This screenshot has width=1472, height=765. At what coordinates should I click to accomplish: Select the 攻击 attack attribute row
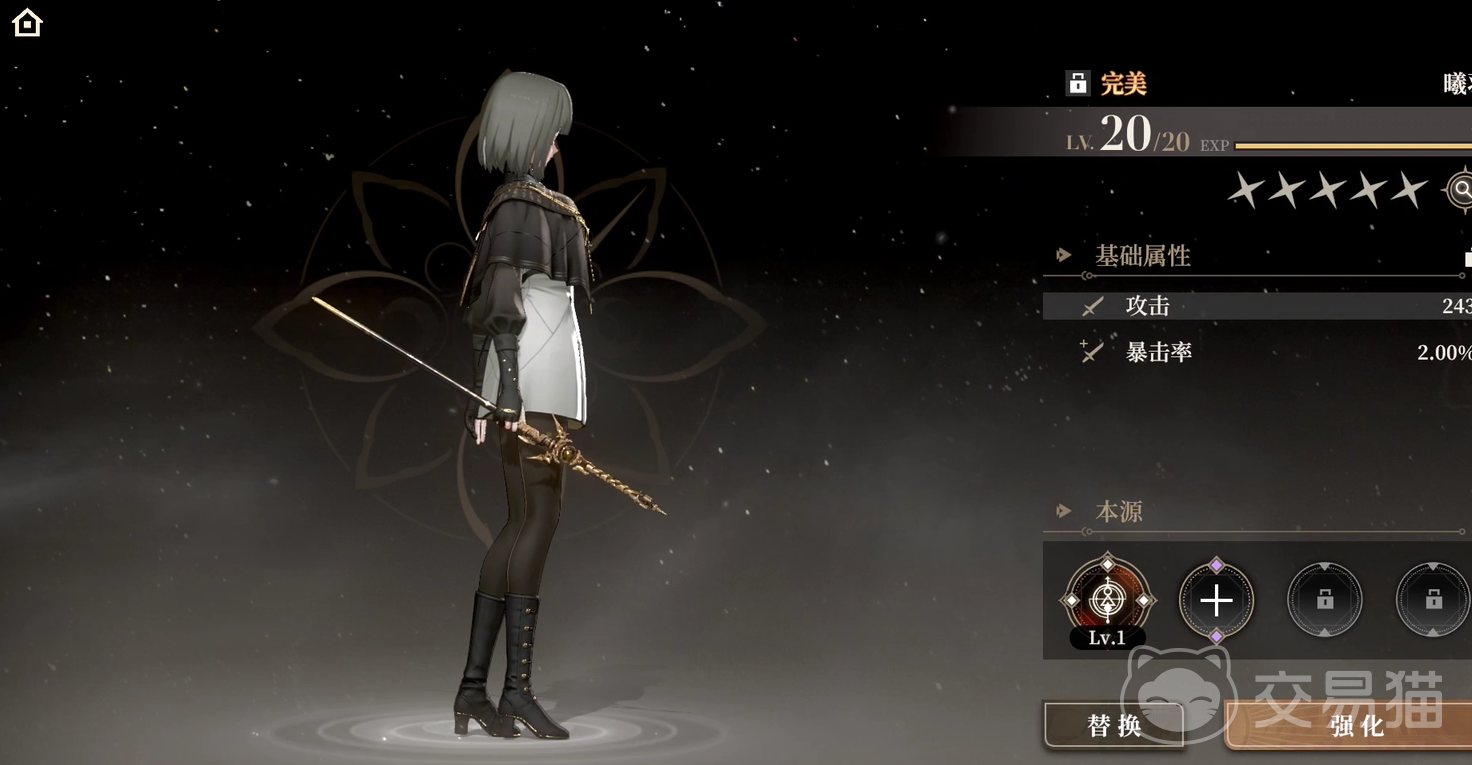tap(1256, 306)
